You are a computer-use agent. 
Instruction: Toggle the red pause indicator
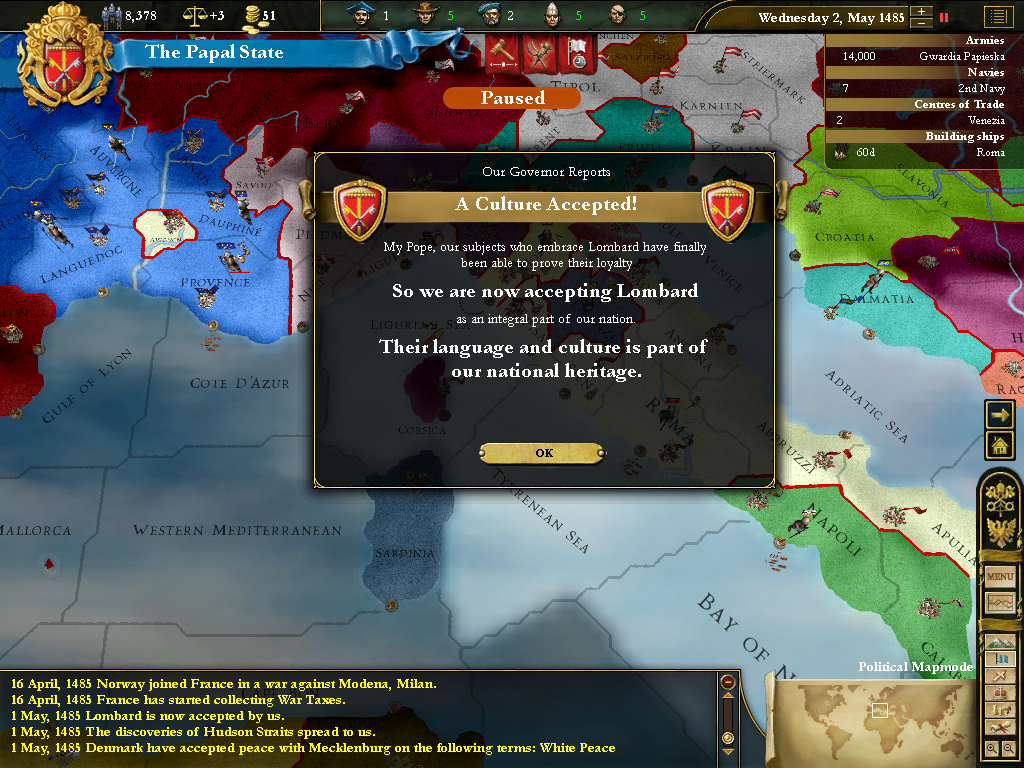943,17
